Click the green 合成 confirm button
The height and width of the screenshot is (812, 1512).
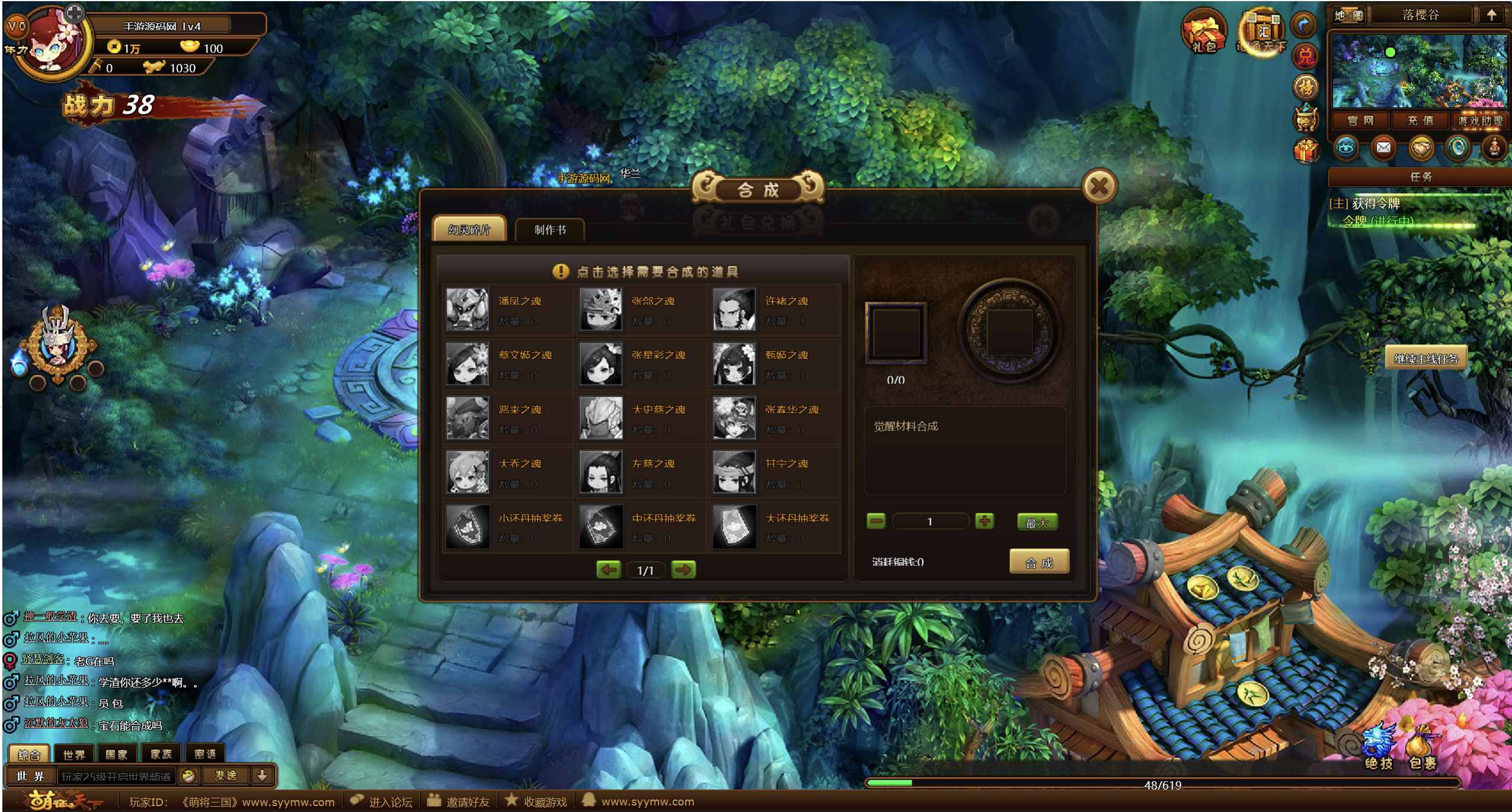[x=1038, y=562]
